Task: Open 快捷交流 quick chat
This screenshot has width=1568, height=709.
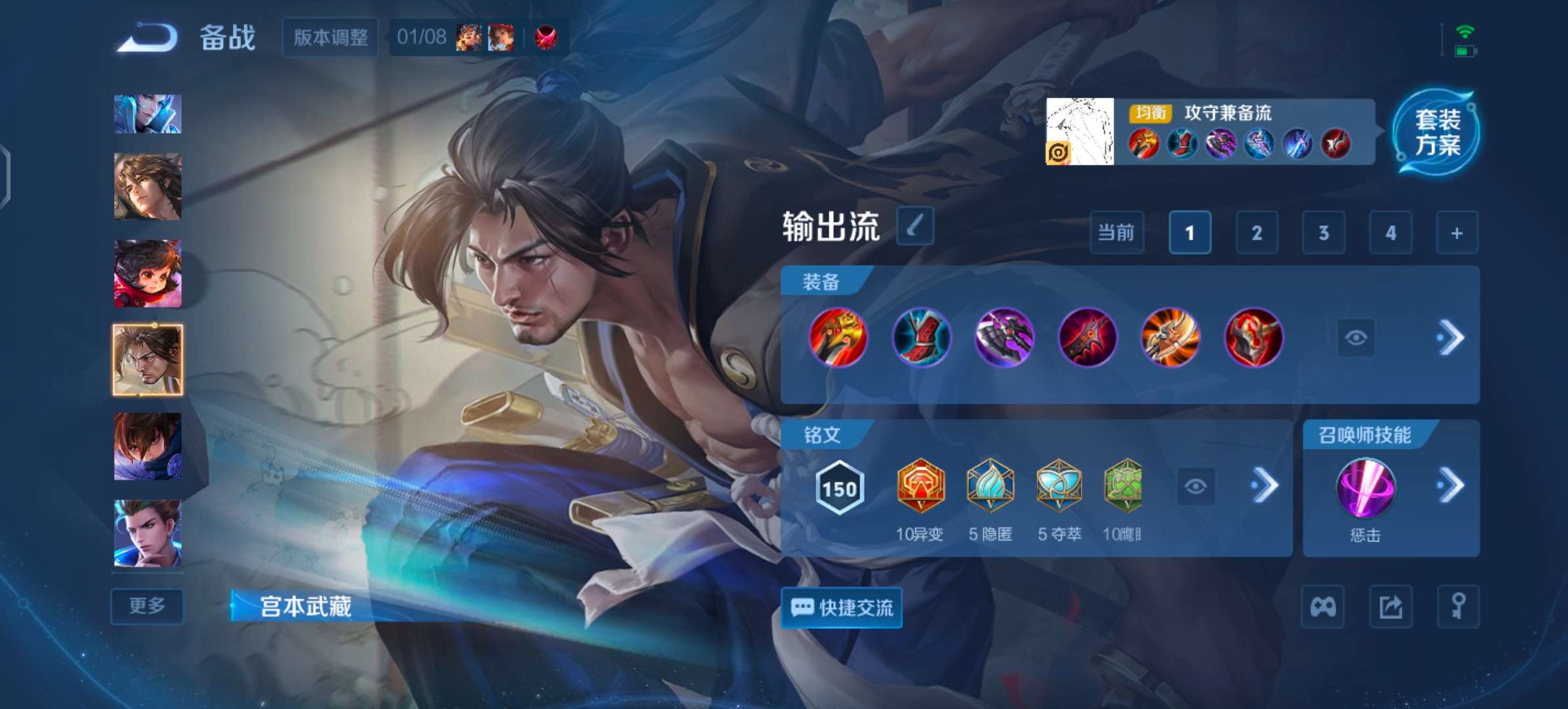Action: (842, 608)
